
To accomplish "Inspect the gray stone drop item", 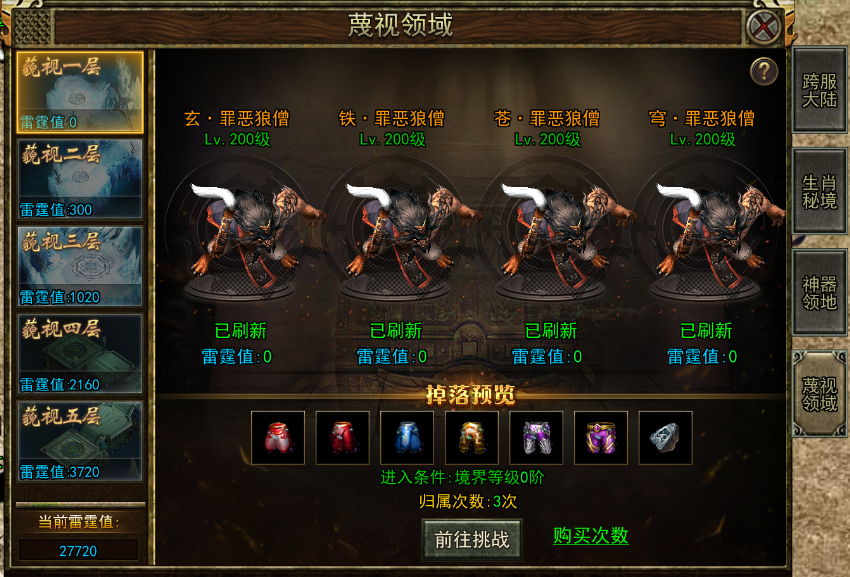I will pos(665,437).
